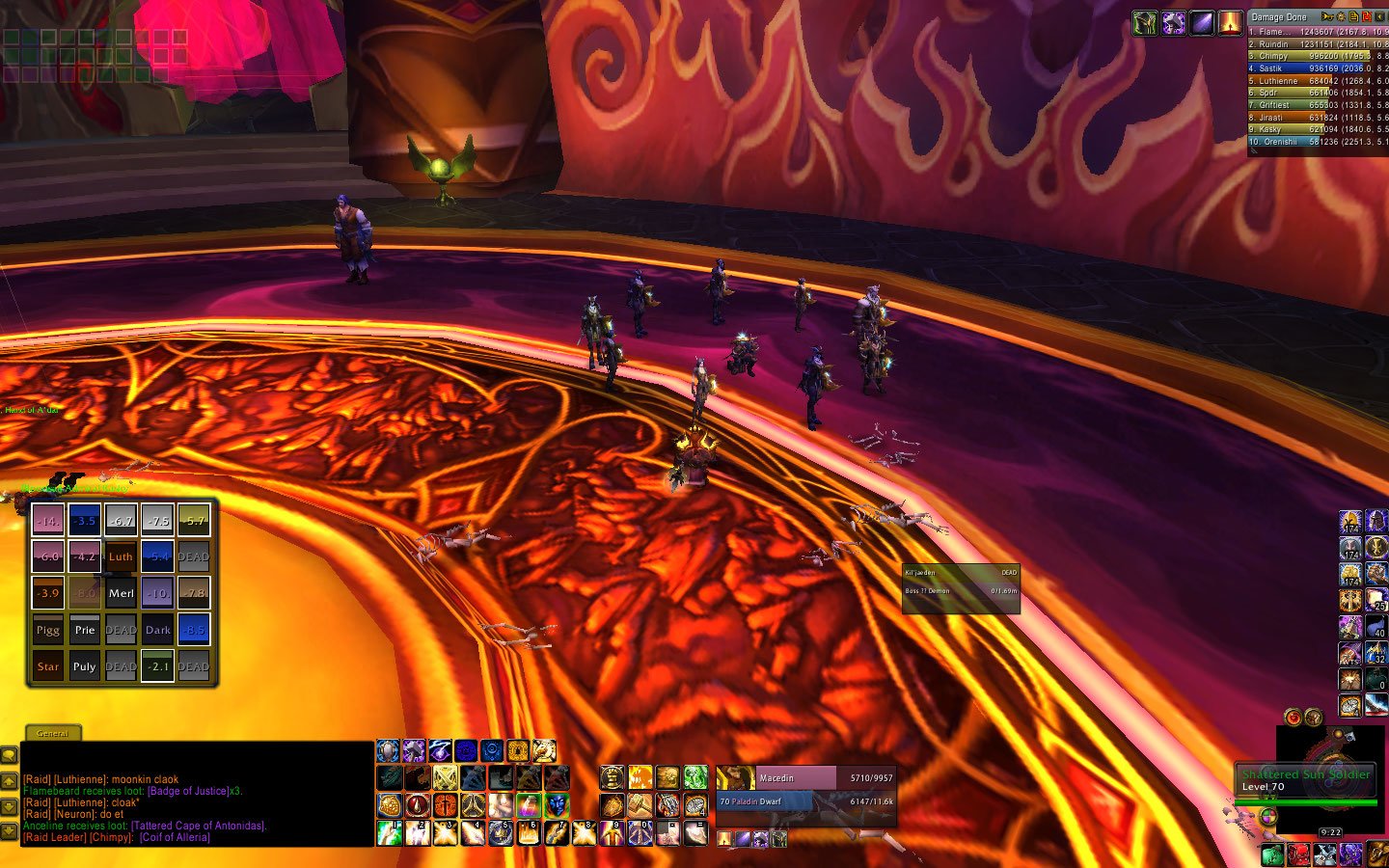This screenshot has height=868, width=1389.
Task: Use the action bar slot bound to key 1
Action: click(x=390, y=832)
